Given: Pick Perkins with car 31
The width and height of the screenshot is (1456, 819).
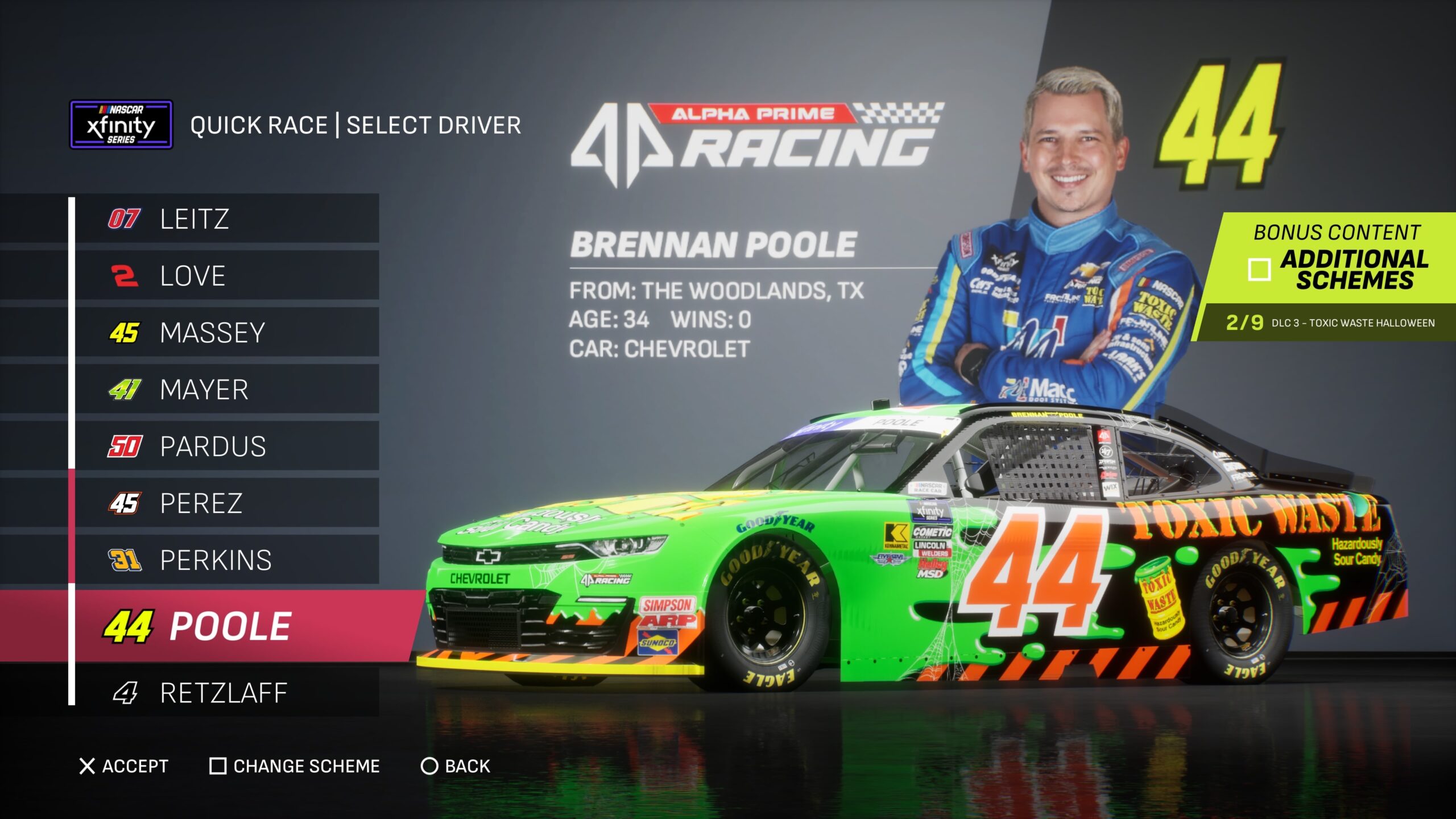Looking at the screenshot, I should 226,560.
